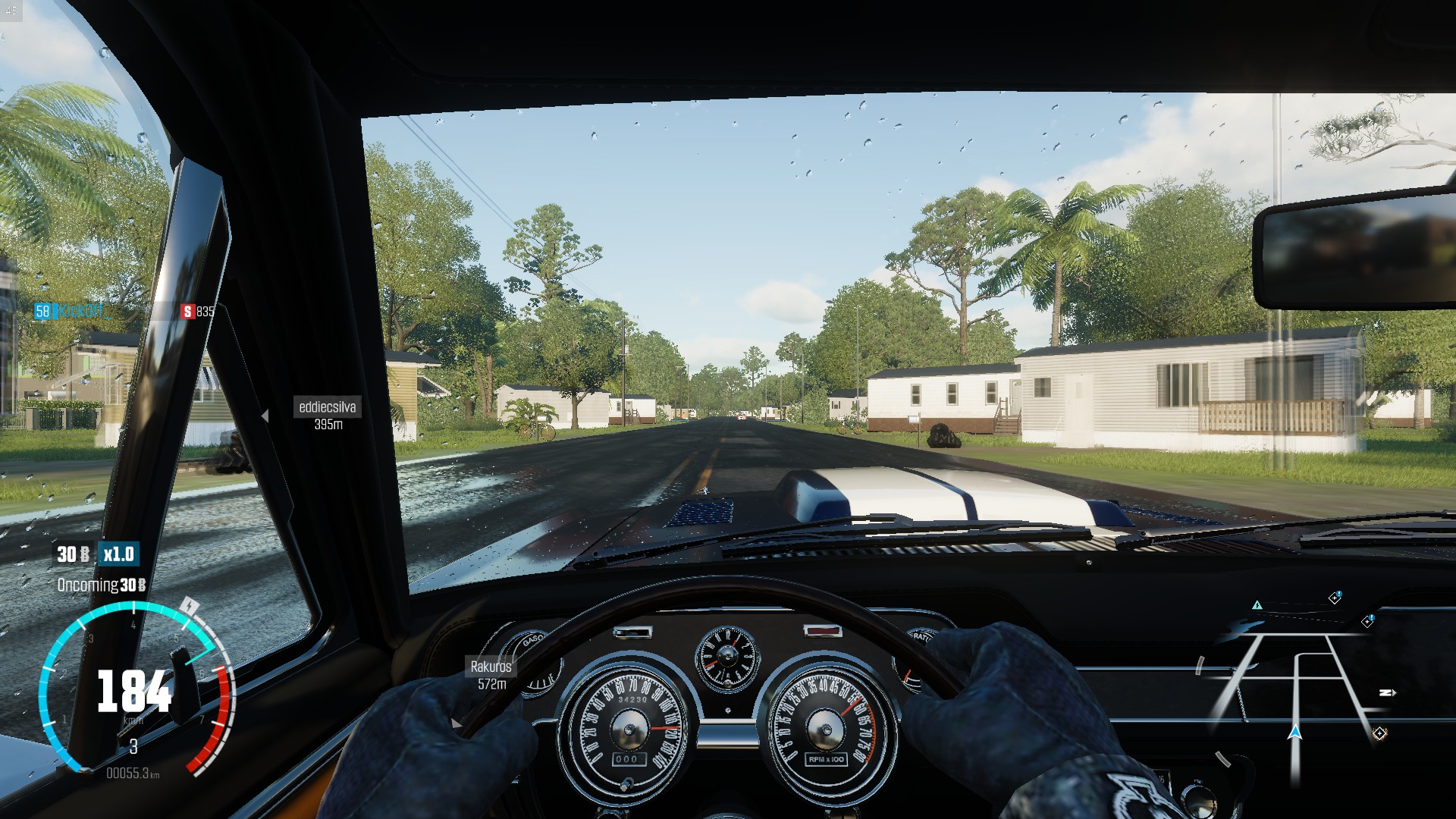Select the teal lightning triangle map marker
Screen dimensions: 1456x819
pos(1257,605)
